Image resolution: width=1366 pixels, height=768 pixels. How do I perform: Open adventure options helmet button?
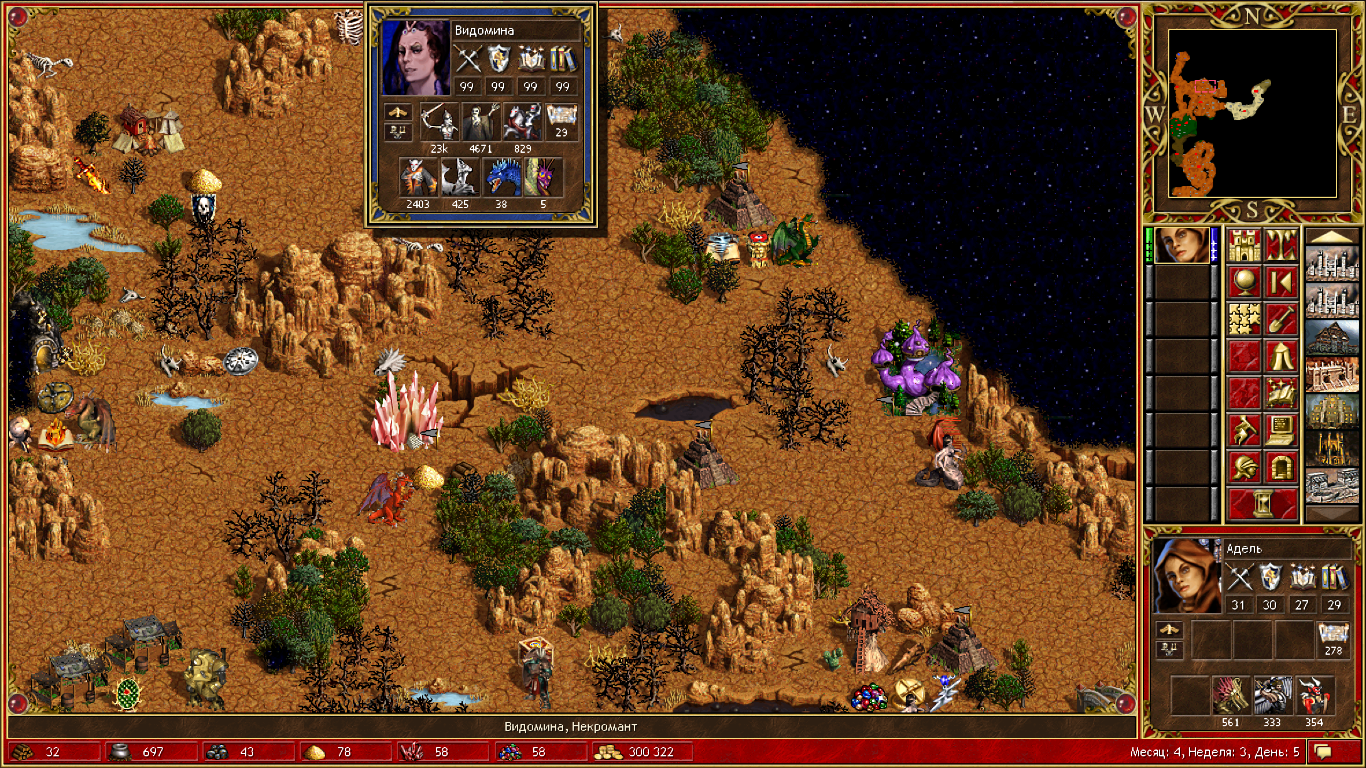point(1244,468)
